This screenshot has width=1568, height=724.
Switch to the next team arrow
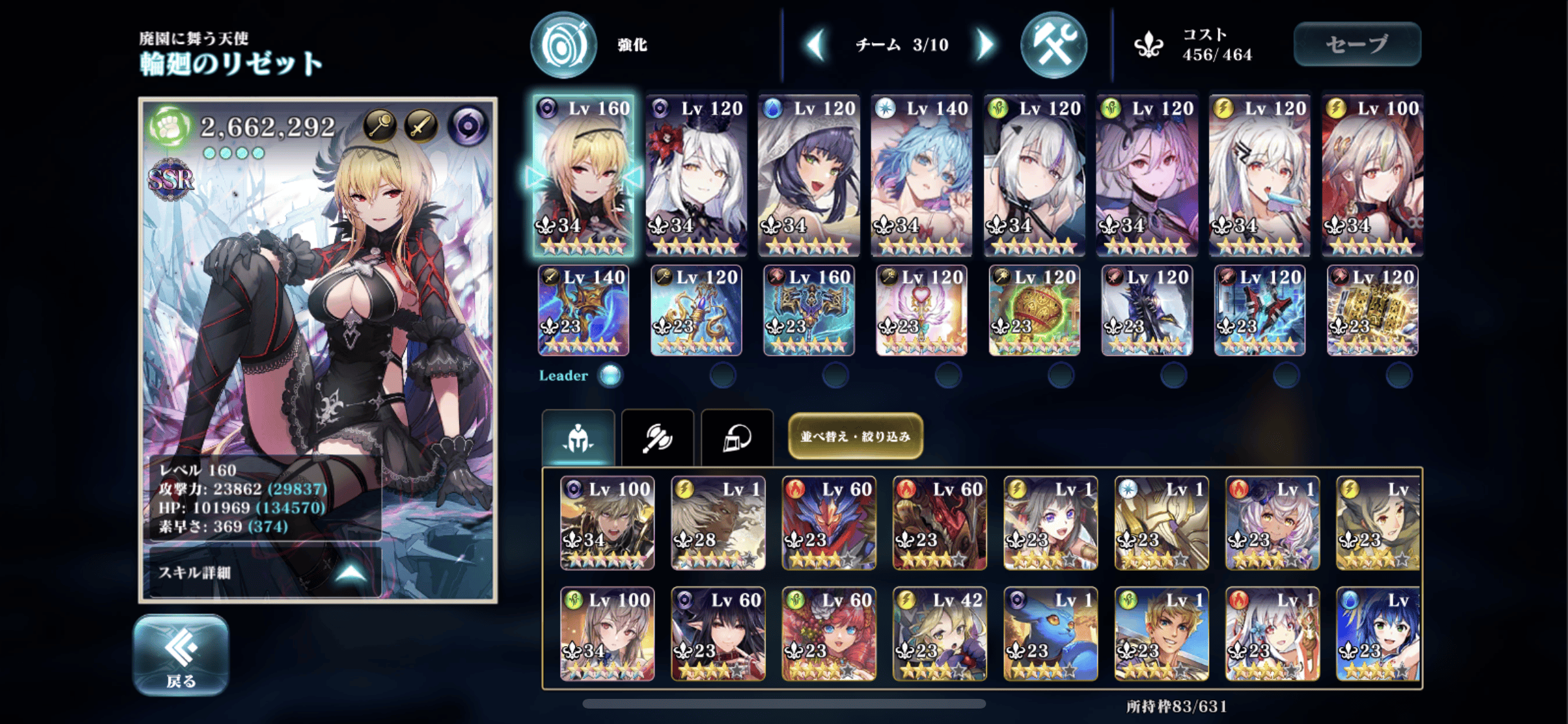click(984, 44)
